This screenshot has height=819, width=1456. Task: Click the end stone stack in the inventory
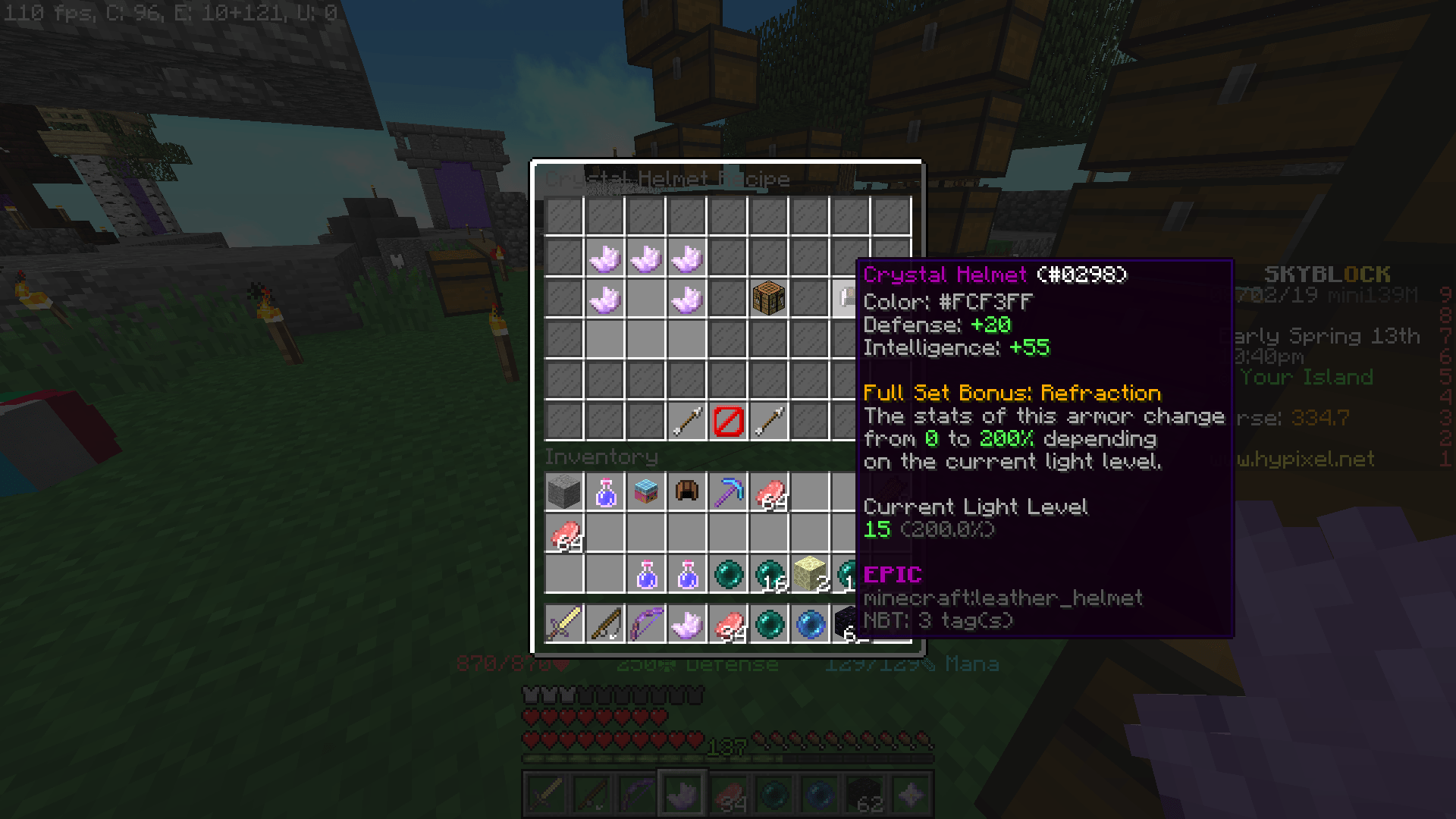click(x=809, y=574)
